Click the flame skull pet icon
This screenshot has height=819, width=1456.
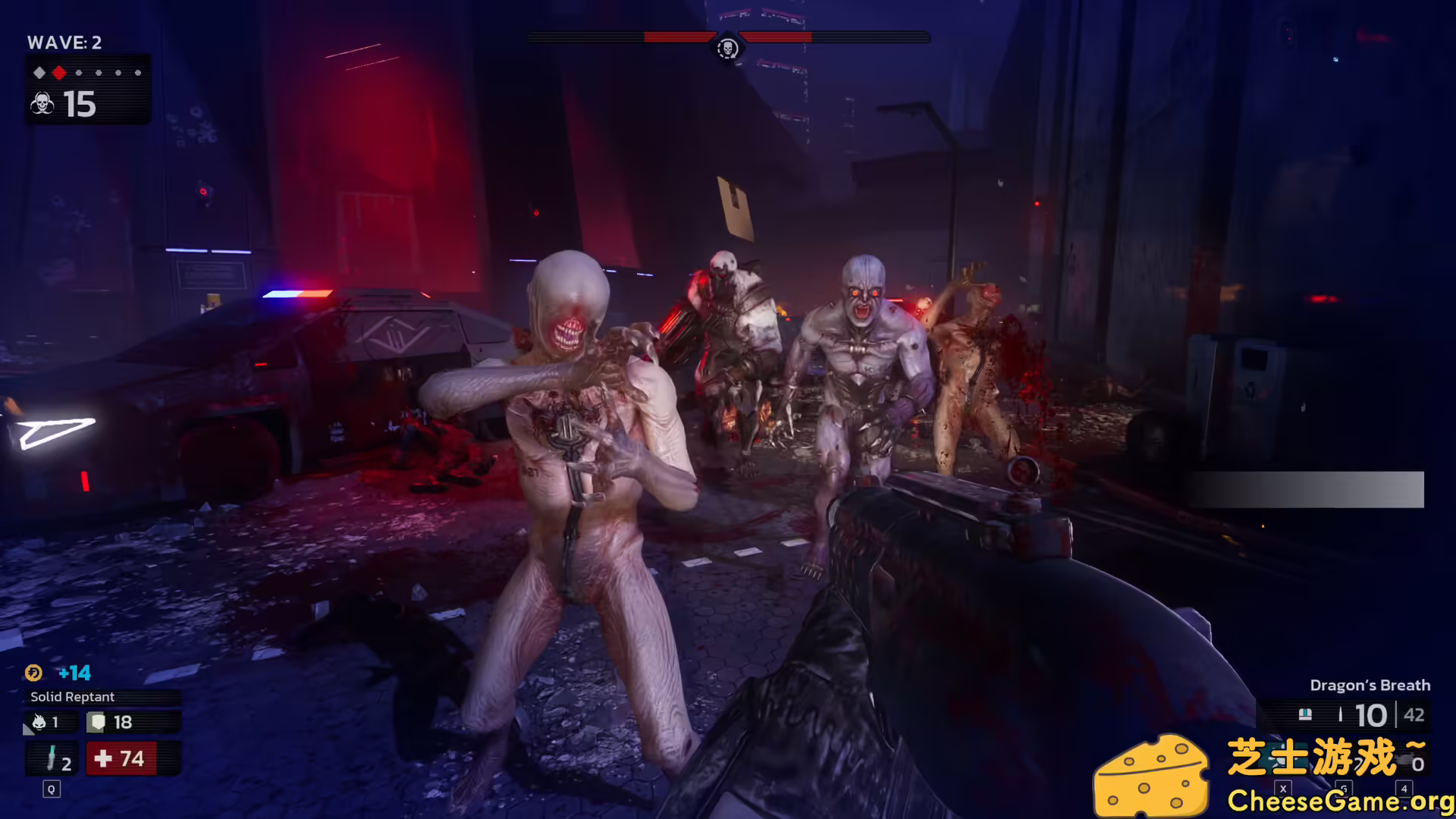[x=39, y=722]
